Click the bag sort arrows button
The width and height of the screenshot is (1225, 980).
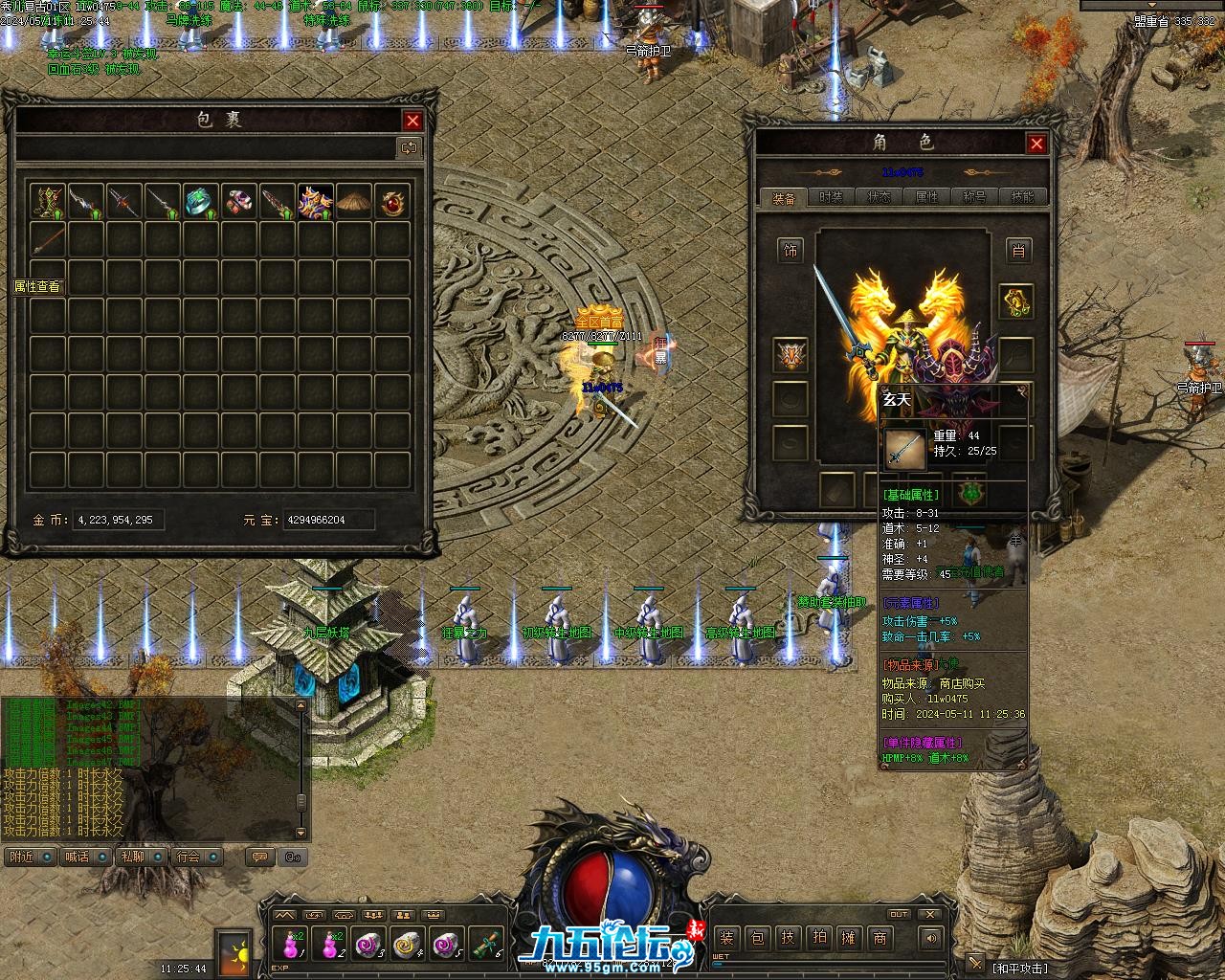(x=409, y=147)
